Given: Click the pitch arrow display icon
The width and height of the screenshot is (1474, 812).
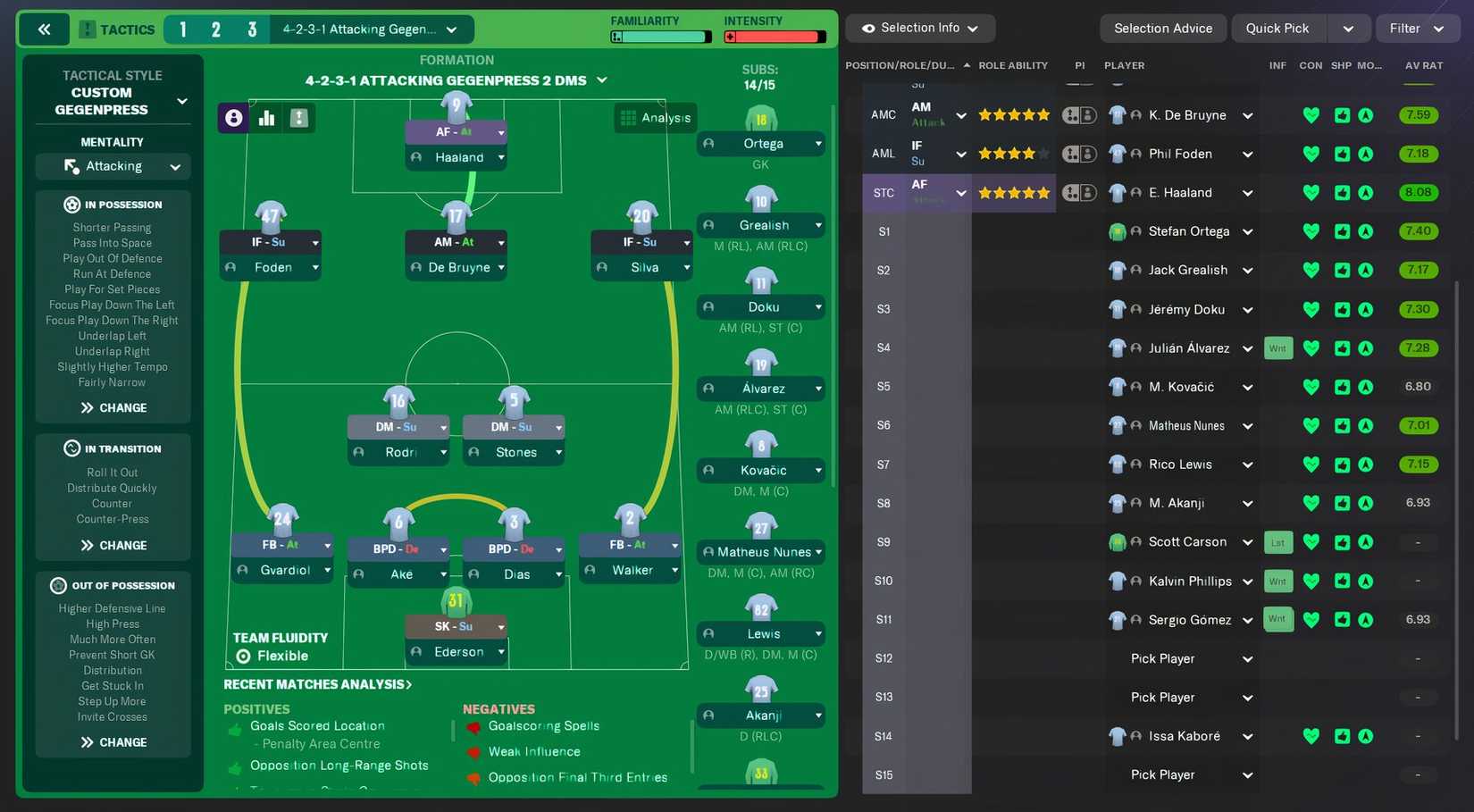Looking at the screenshot, I should [x=298, y=117].
